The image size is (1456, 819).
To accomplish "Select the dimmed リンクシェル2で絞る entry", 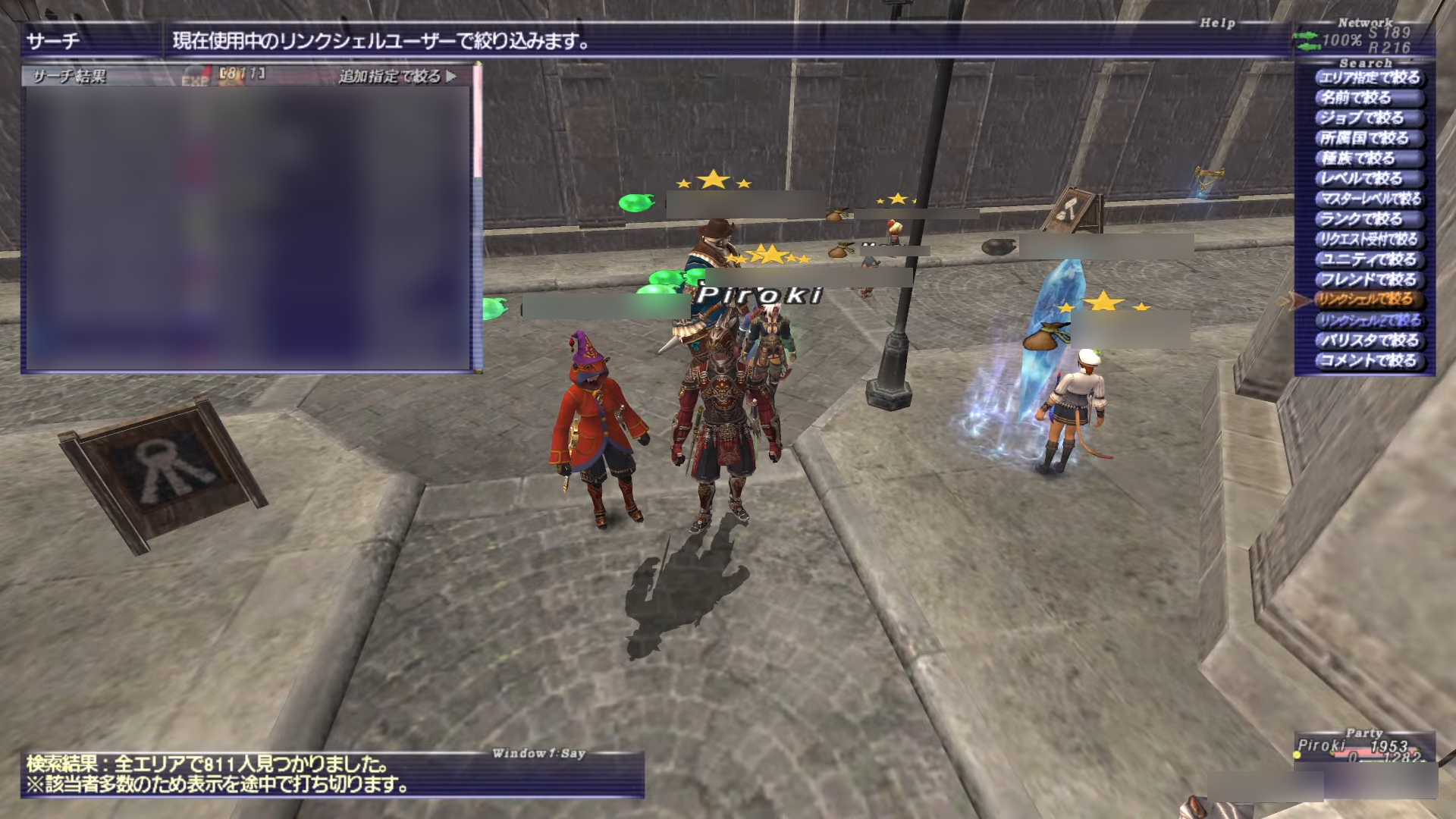I will coord(1369,321).
